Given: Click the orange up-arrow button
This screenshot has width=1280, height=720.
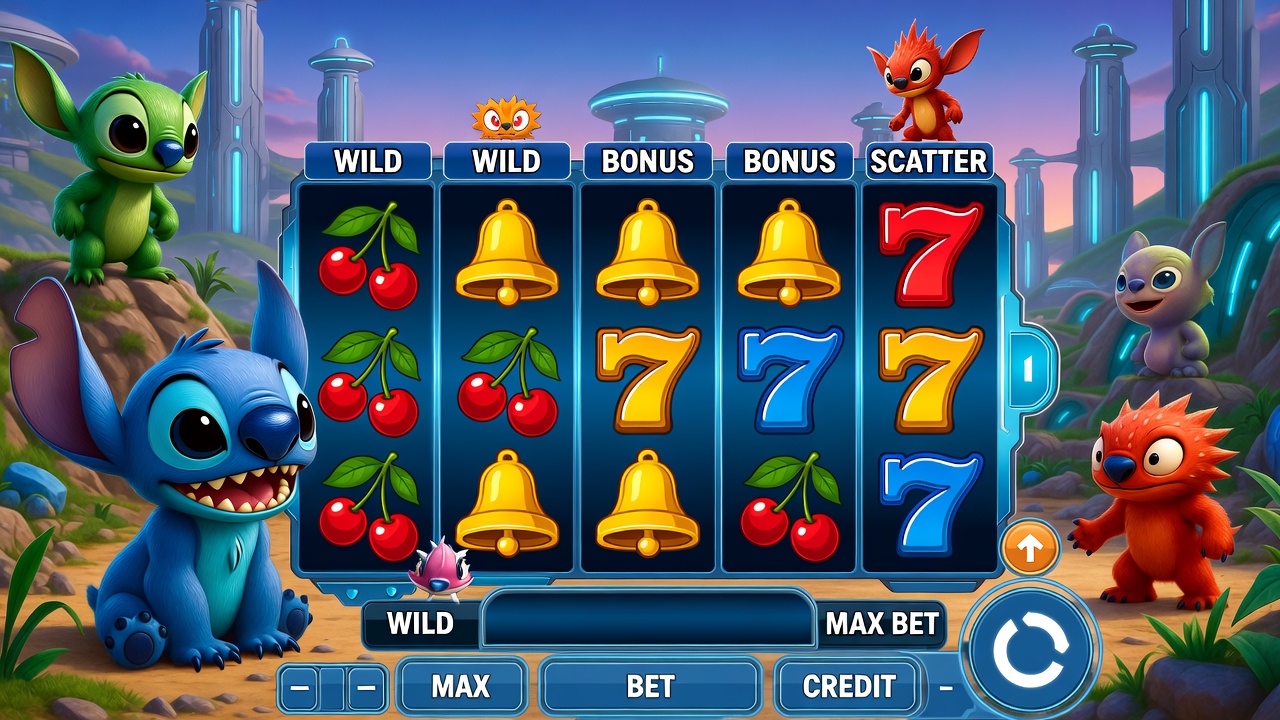Looking at the screenshot, I should [x=1030, y=547].
